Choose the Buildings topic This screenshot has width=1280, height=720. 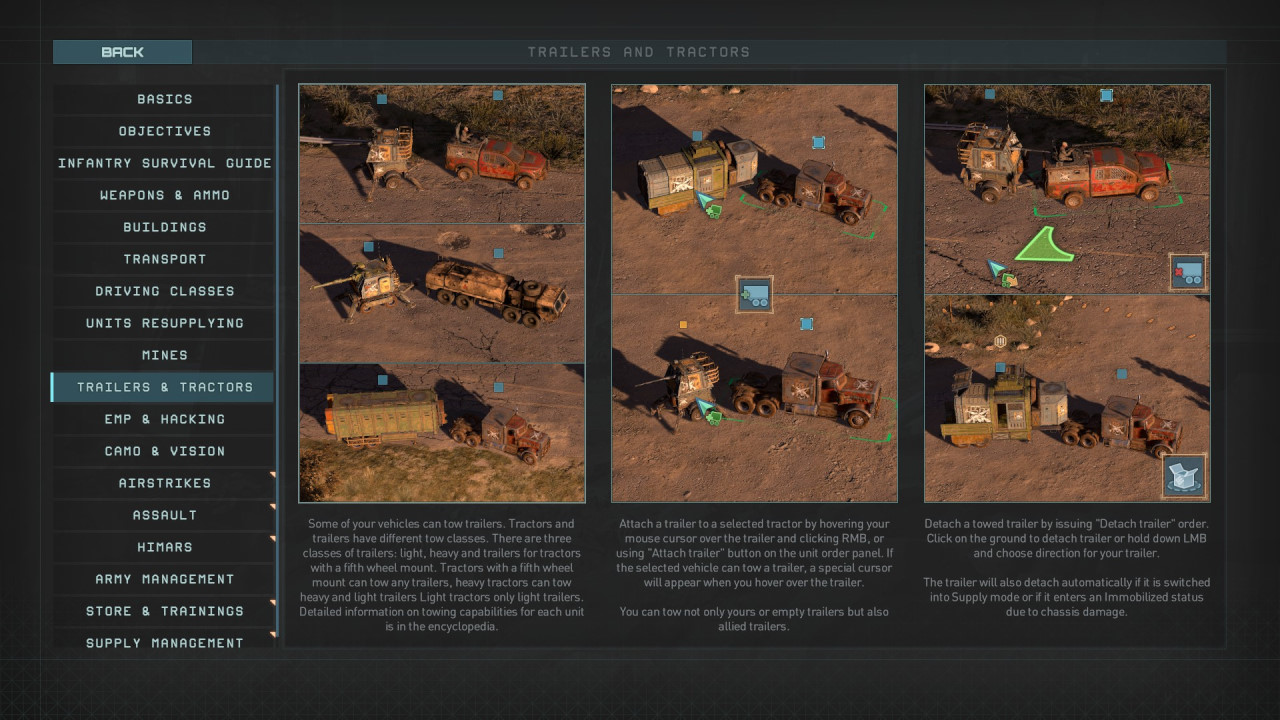click(x=164, y=227)
